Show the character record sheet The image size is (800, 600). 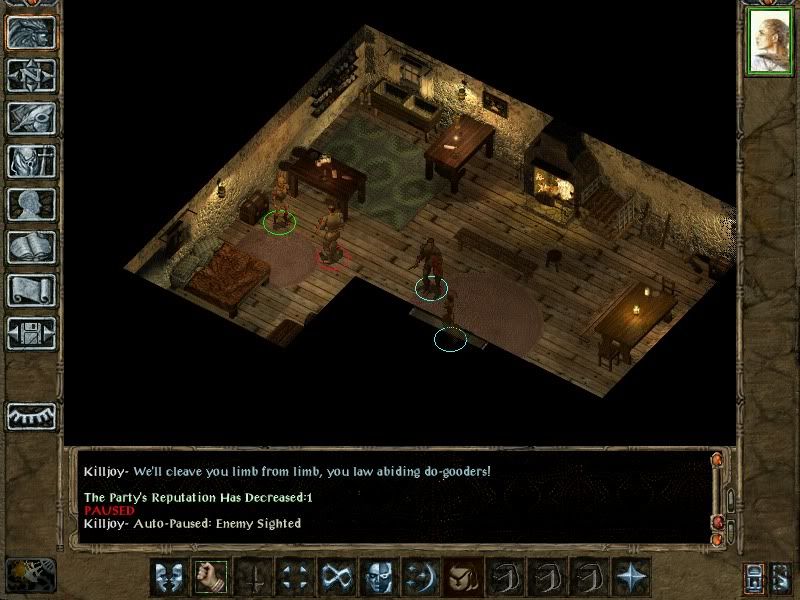point(31,204)
